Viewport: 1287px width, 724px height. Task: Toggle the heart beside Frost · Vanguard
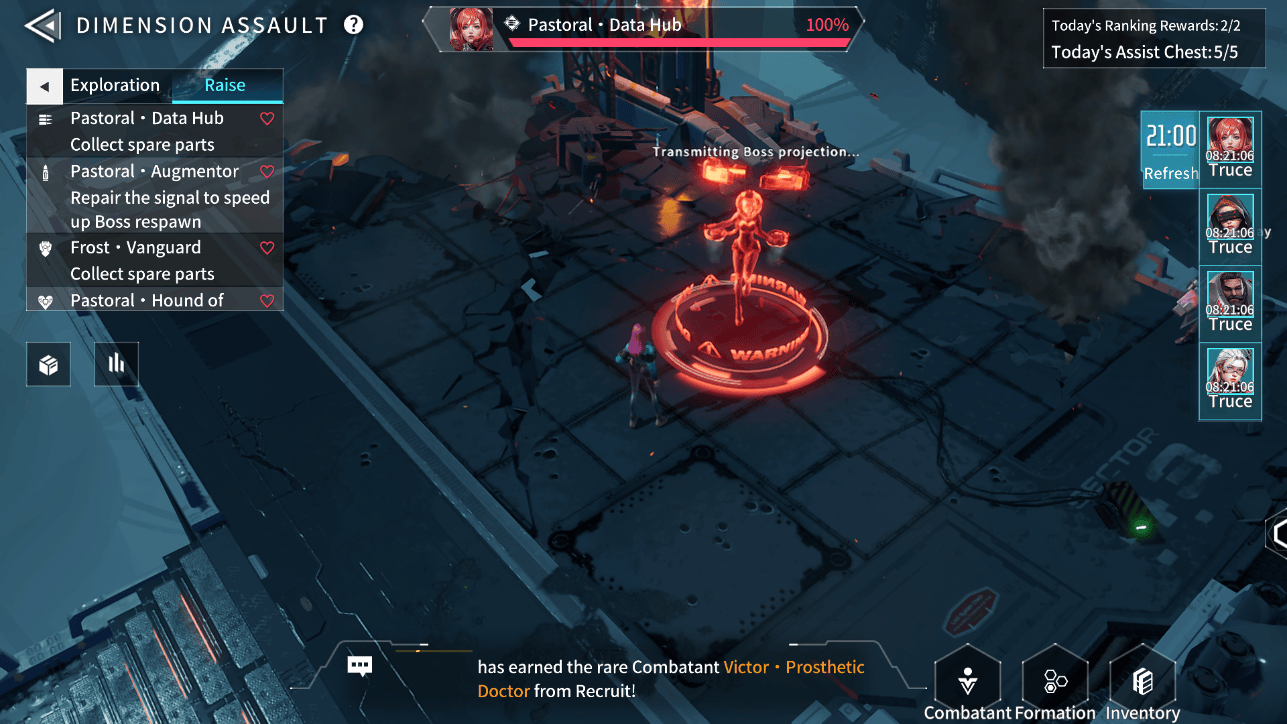click(x=267, y=248)
